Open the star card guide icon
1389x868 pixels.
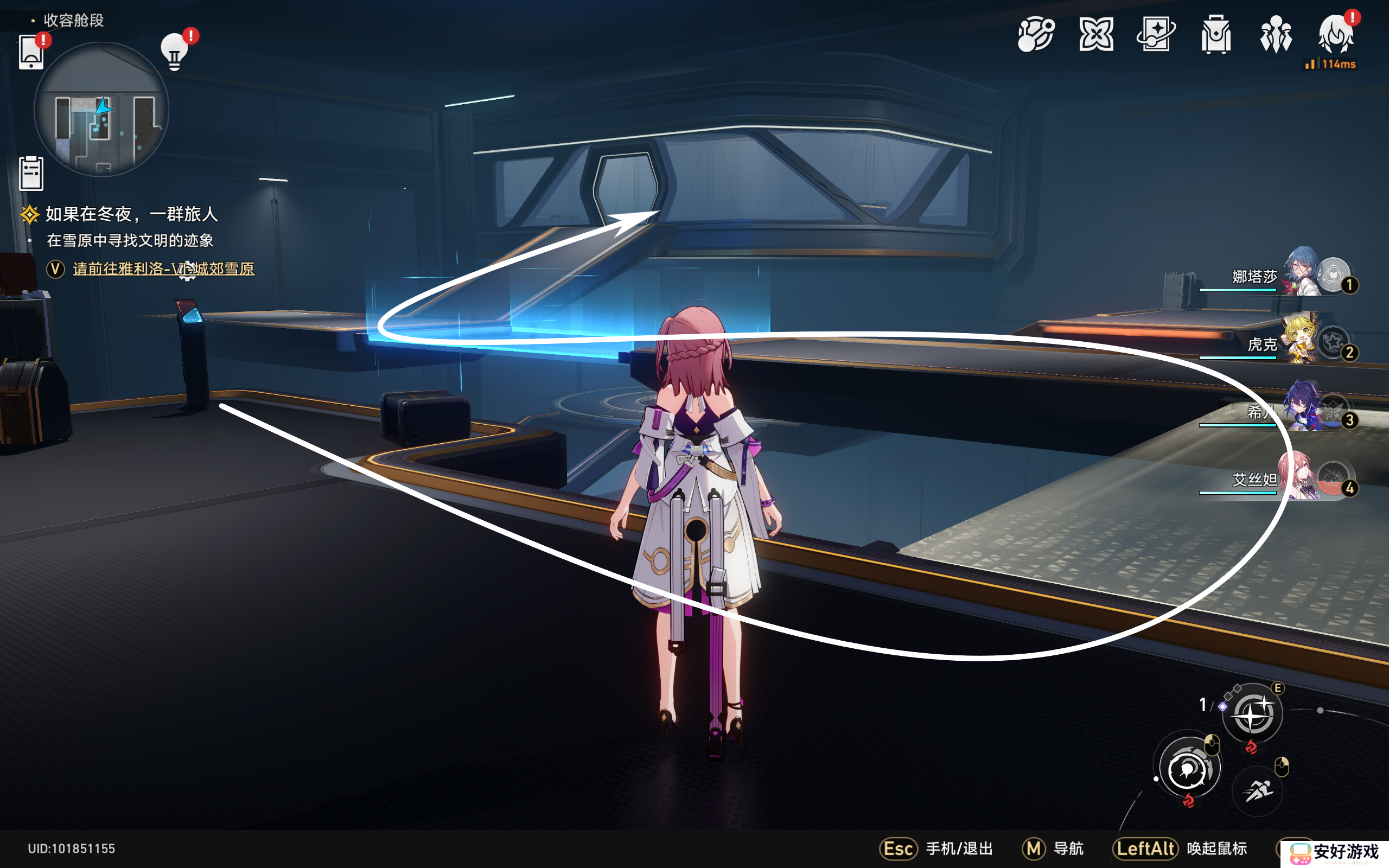pyautogui.click(x=1156, y=35)
